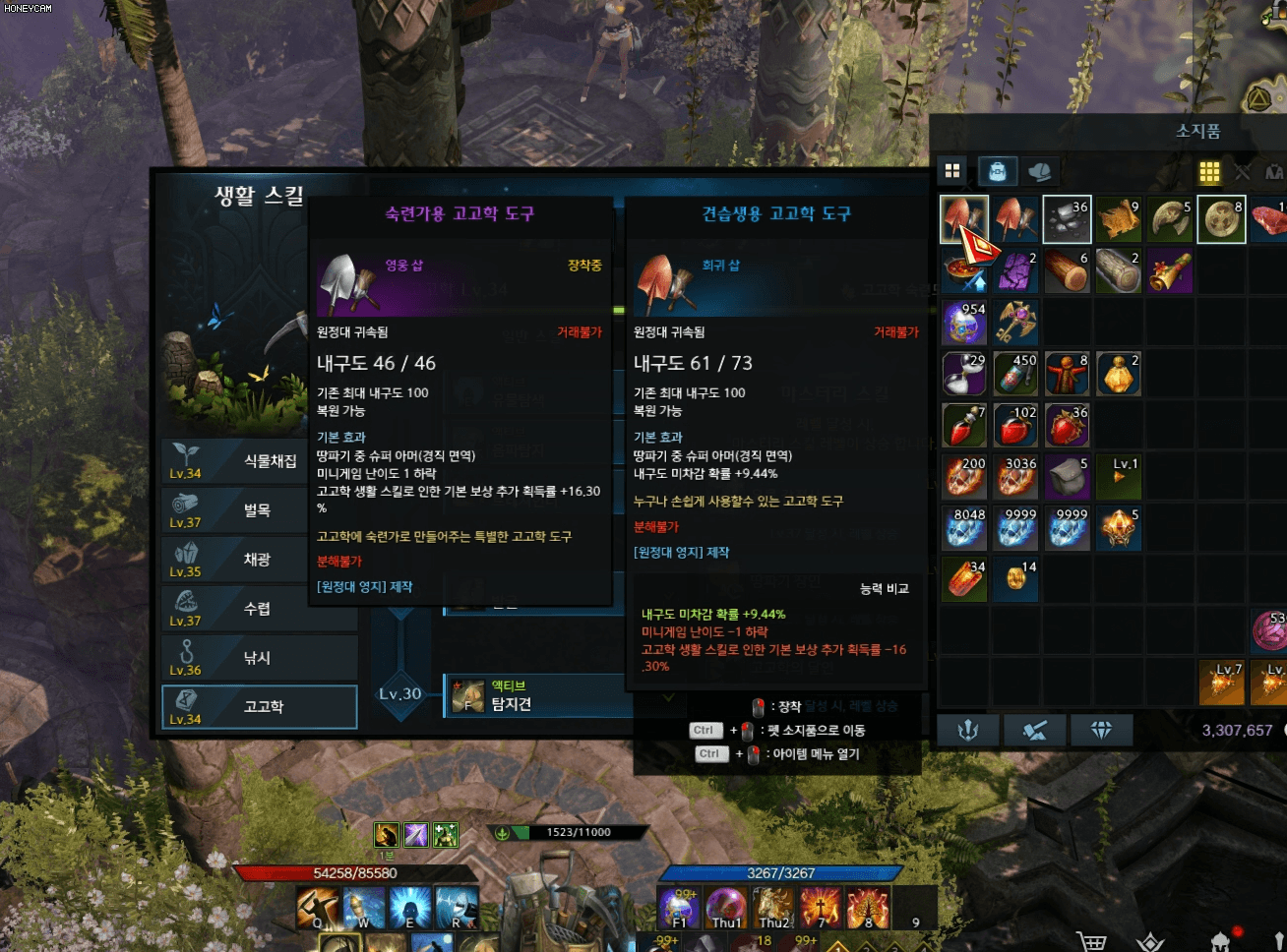Toggle the yellow grid view button

click(1209, 172)
